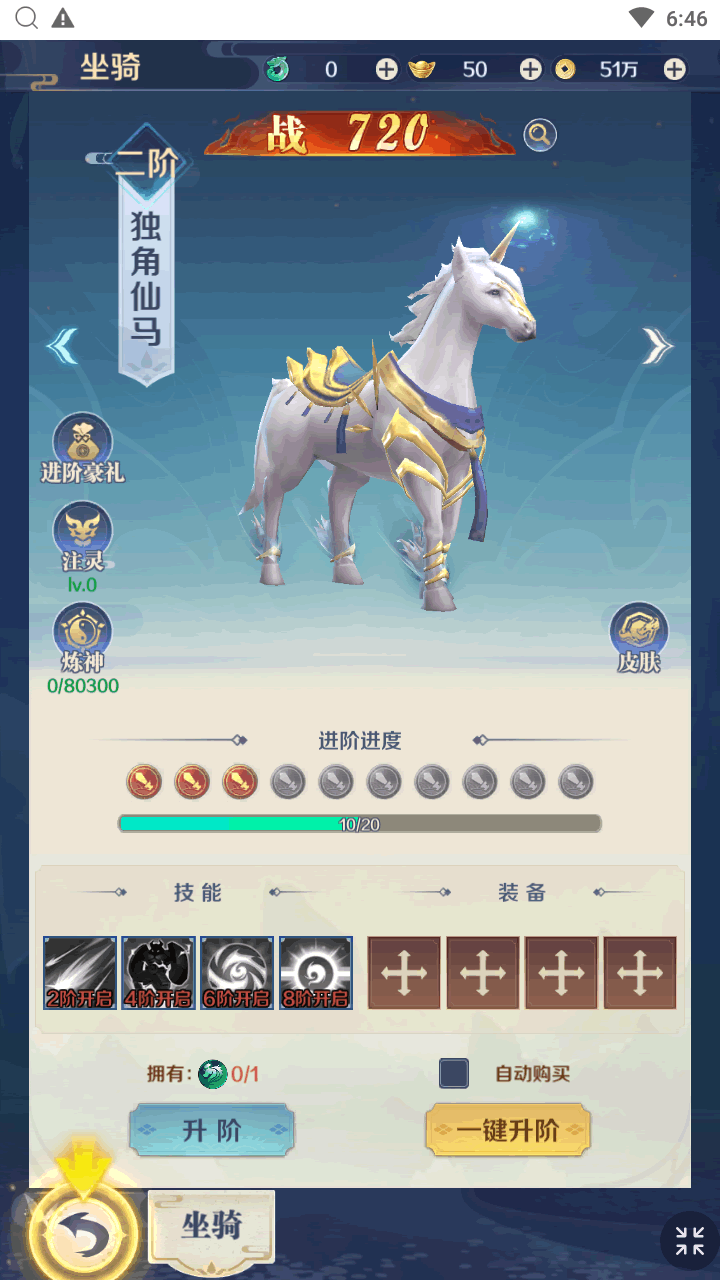Inspect power details with the magnifier icon

(x=540, y=135)
